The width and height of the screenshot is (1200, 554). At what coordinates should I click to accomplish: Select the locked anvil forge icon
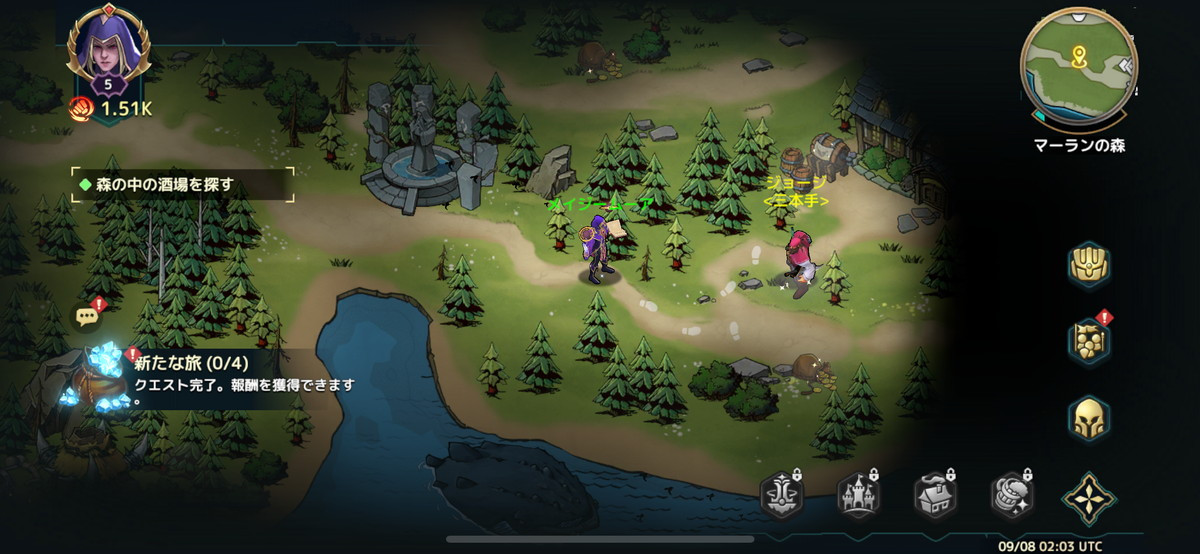coord(782,496)
